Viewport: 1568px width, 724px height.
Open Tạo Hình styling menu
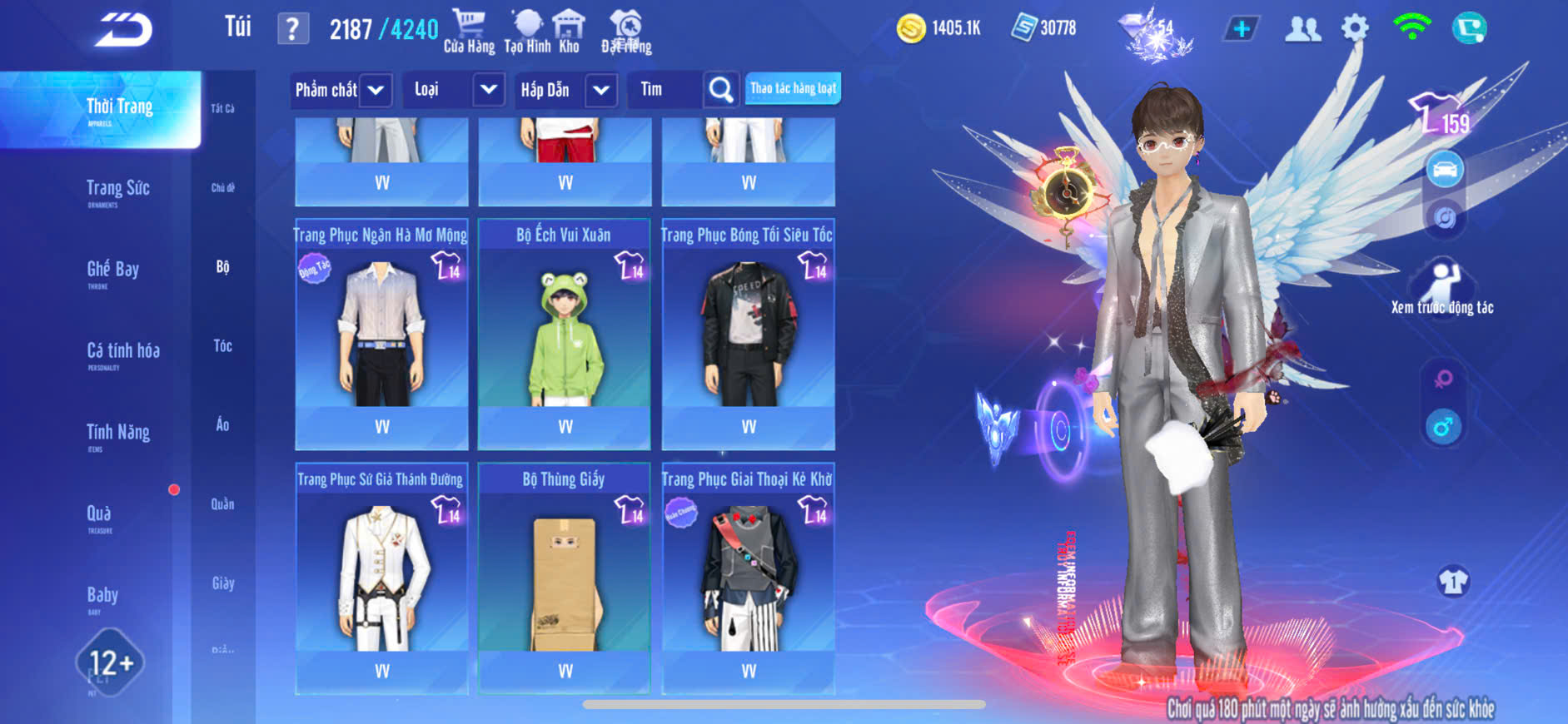527,32
